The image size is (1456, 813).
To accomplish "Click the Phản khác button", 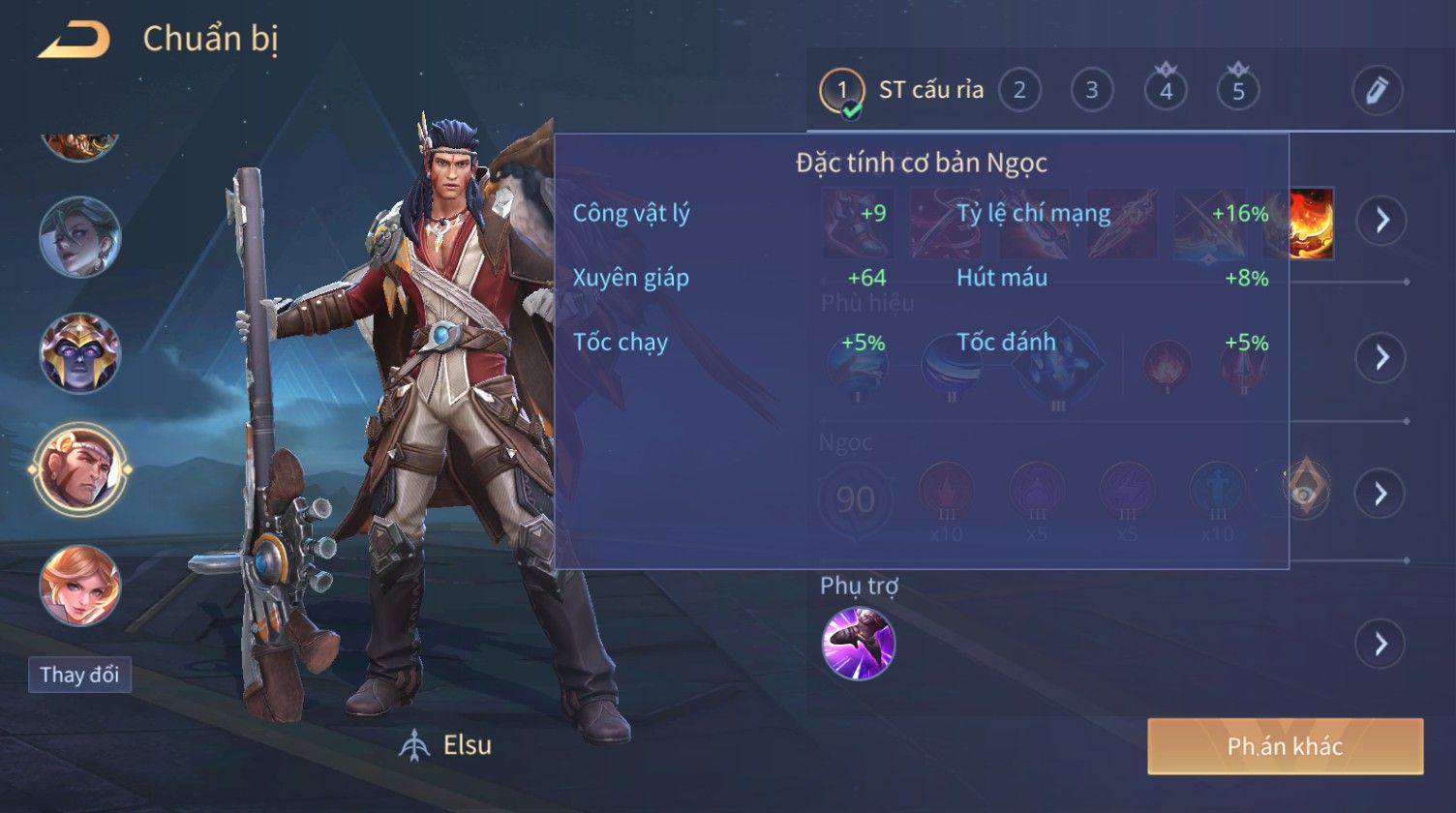I will point(1285,746).
